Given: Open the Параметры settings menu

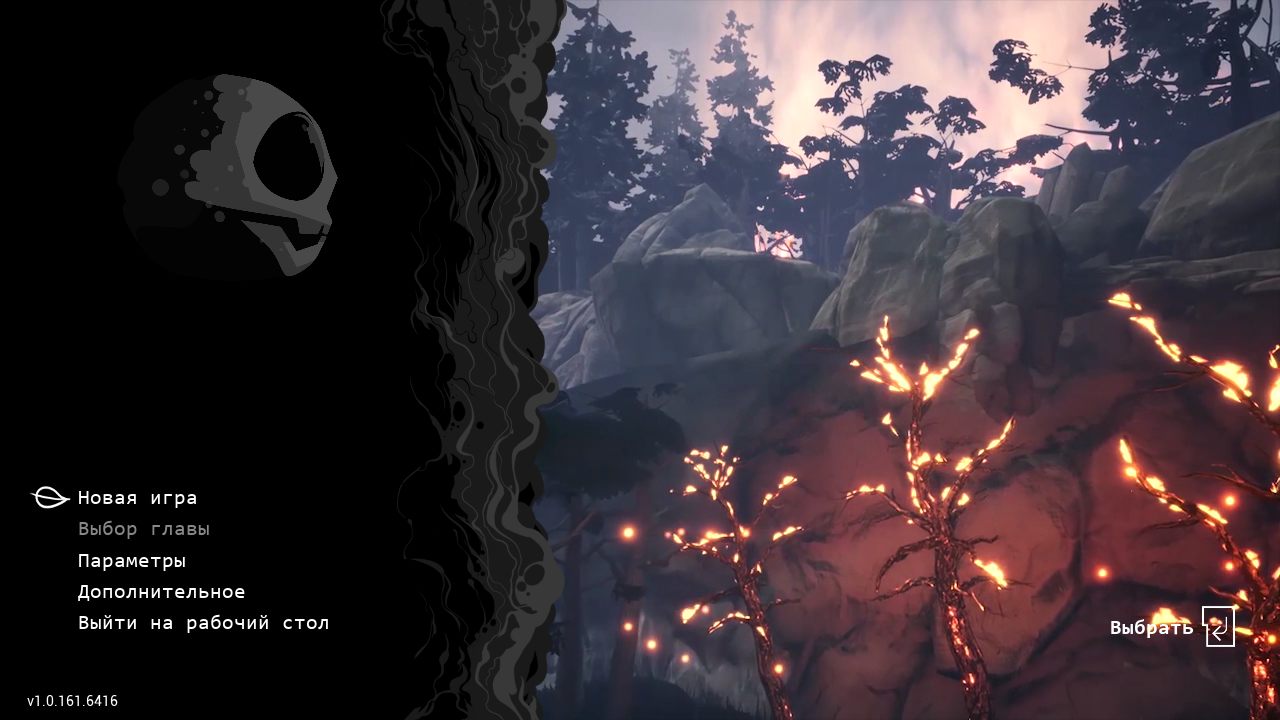Looking at the screenshot, I should pos(132,561).
